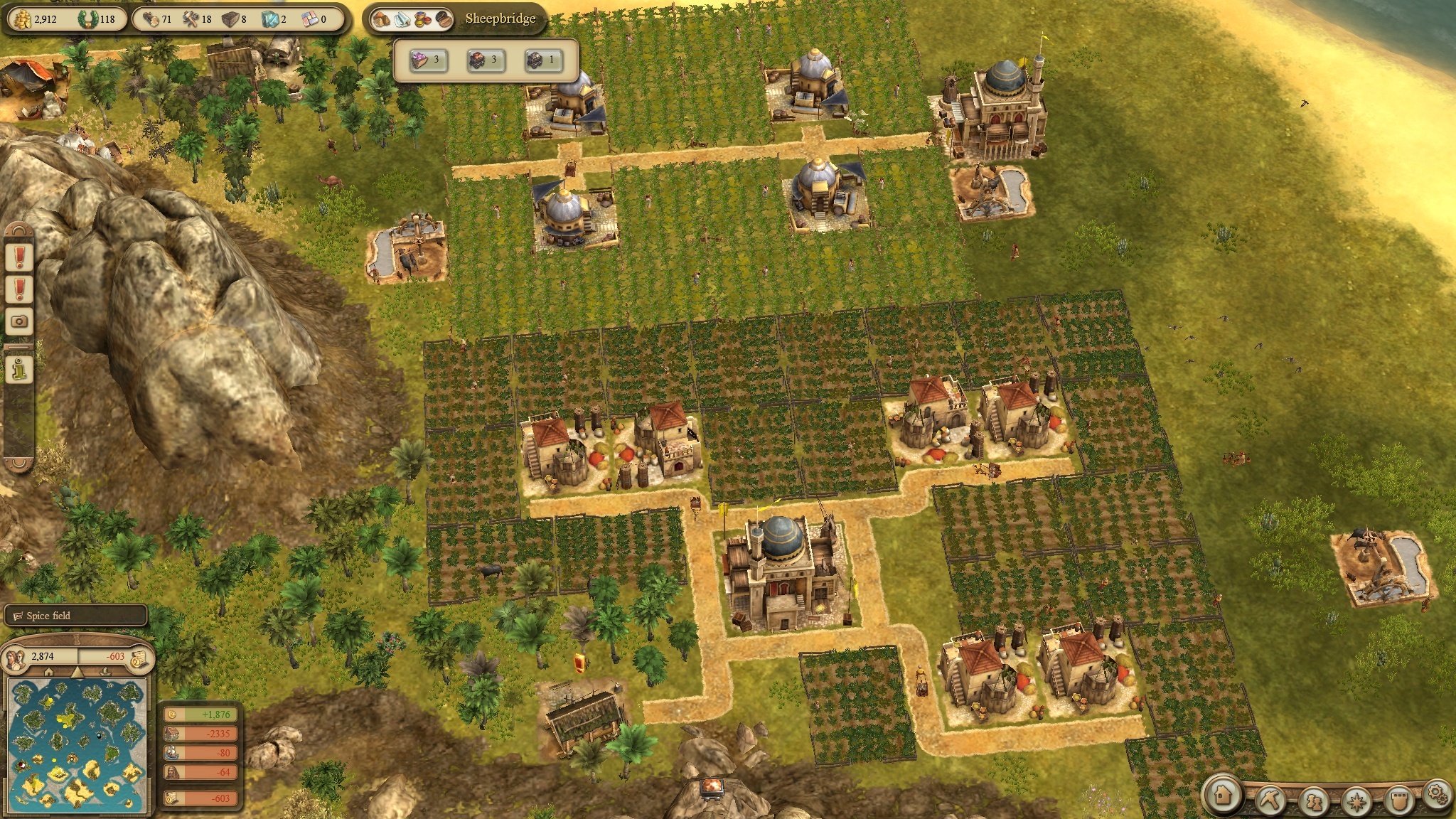Open the shield emblem menu
The height and width of the screenshot is (819, 1456).
coord(1399,799)
